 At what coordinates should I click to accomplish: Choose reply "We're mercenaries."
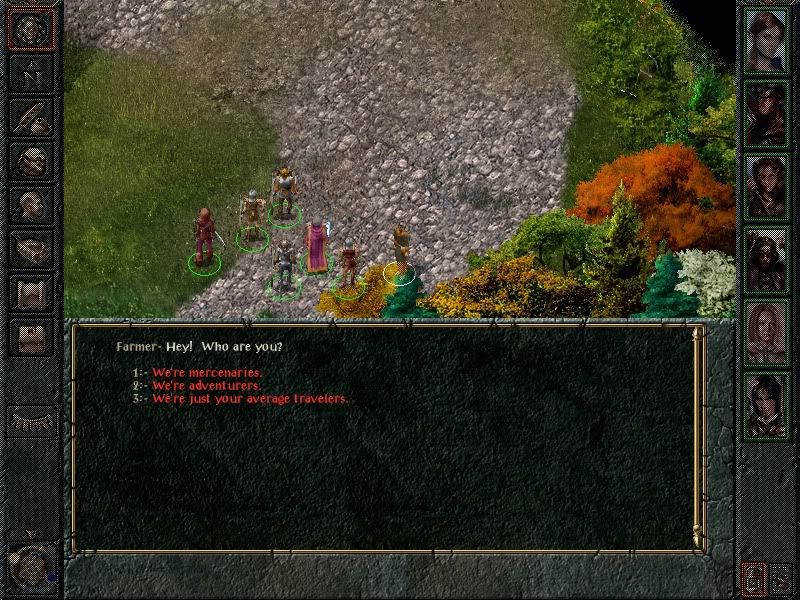tap(207, 373)
